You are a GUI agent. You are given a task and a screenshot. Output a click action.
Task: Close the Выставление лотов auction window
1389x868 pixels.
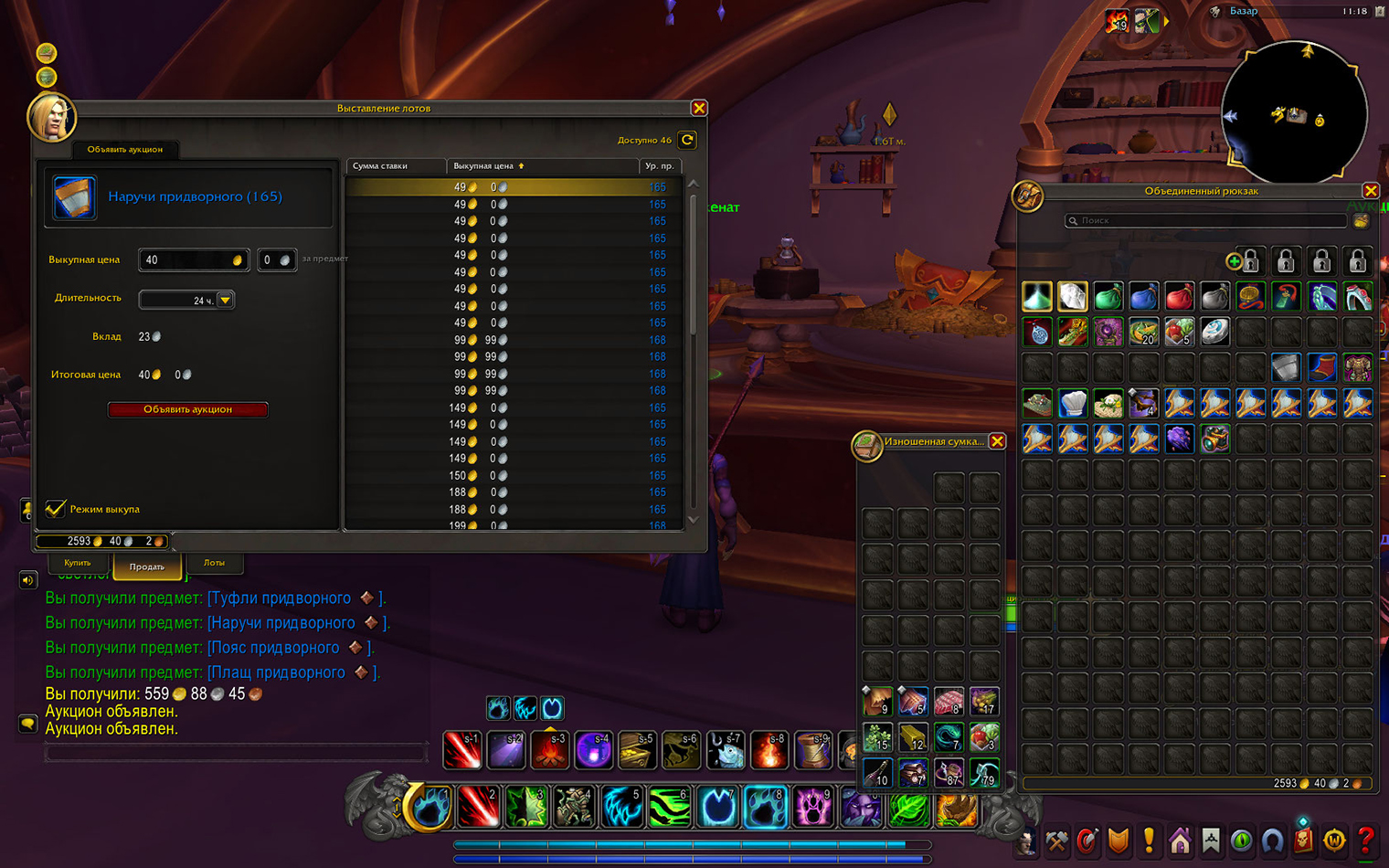[x=699, y=108]
